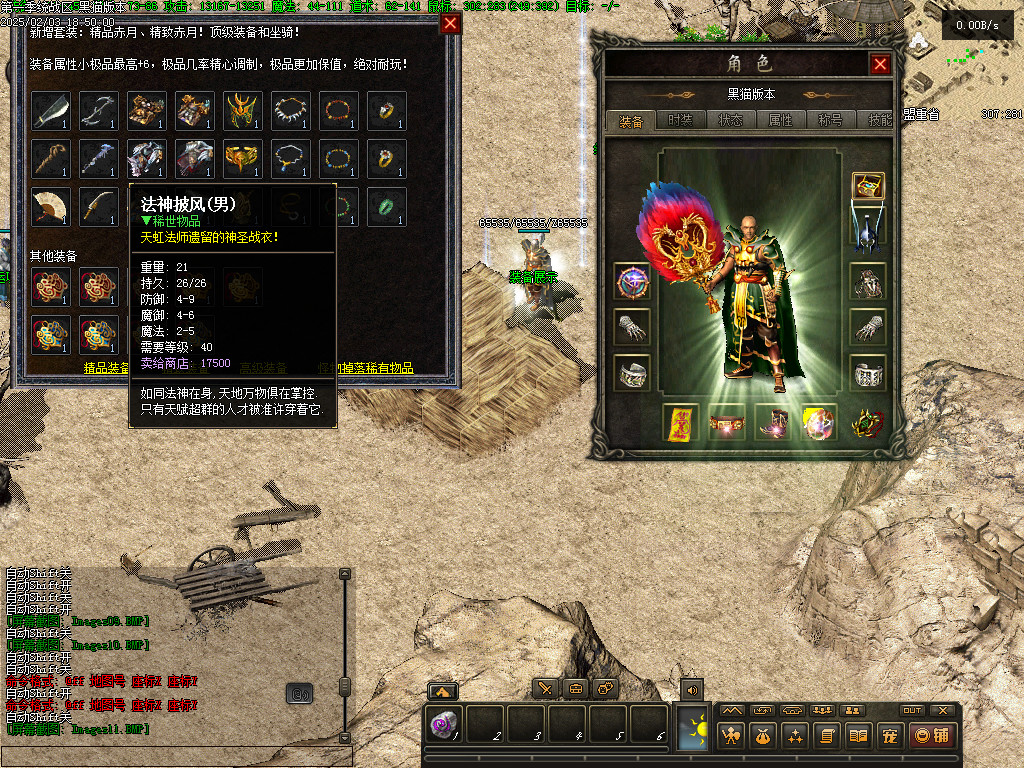This screenshot has height=768, width=1024.
Task: Select the green jade ring item
Action: tap(387, 206)
